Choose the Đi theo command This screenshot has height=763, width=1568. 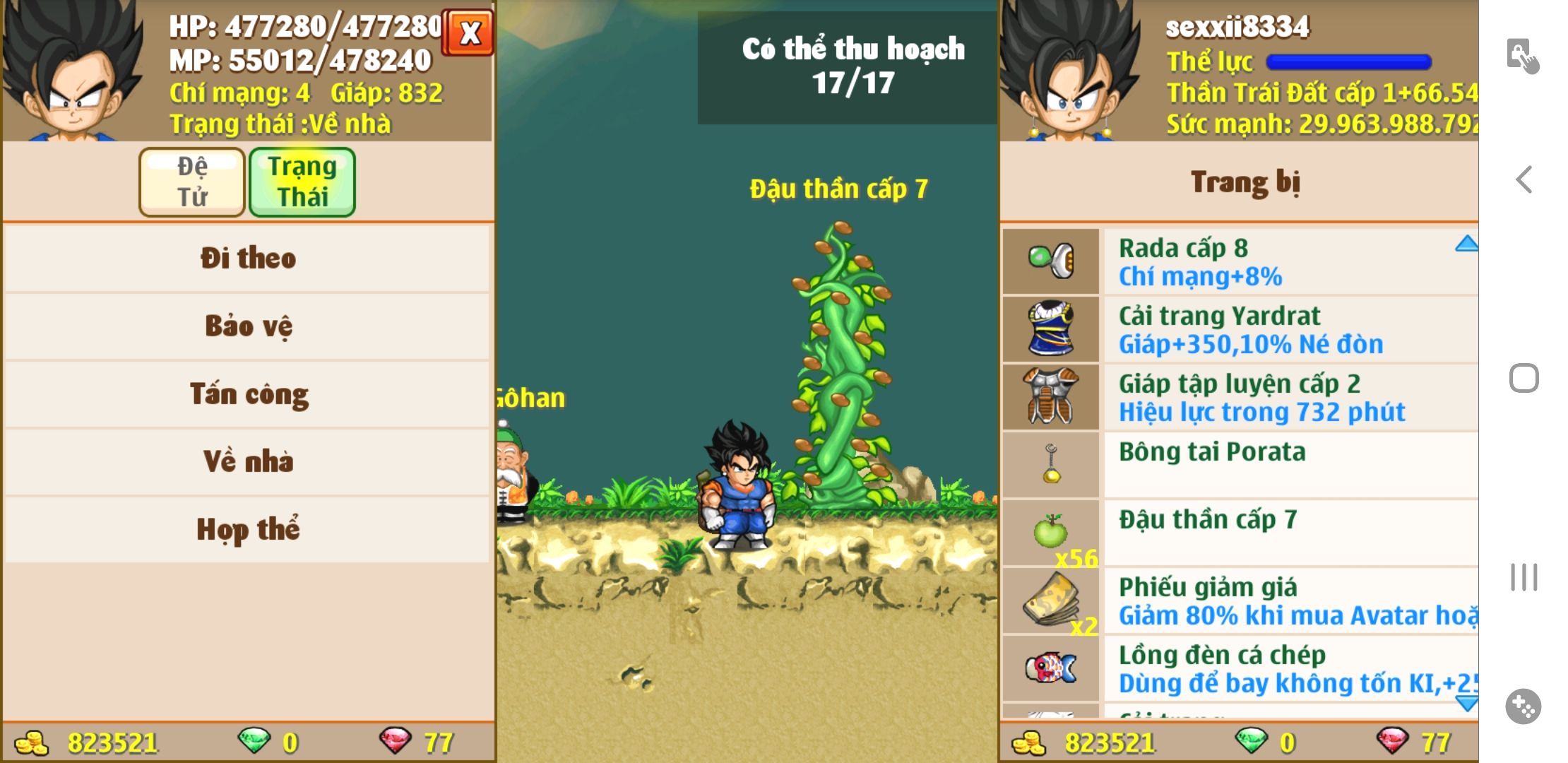click(247, 259)
